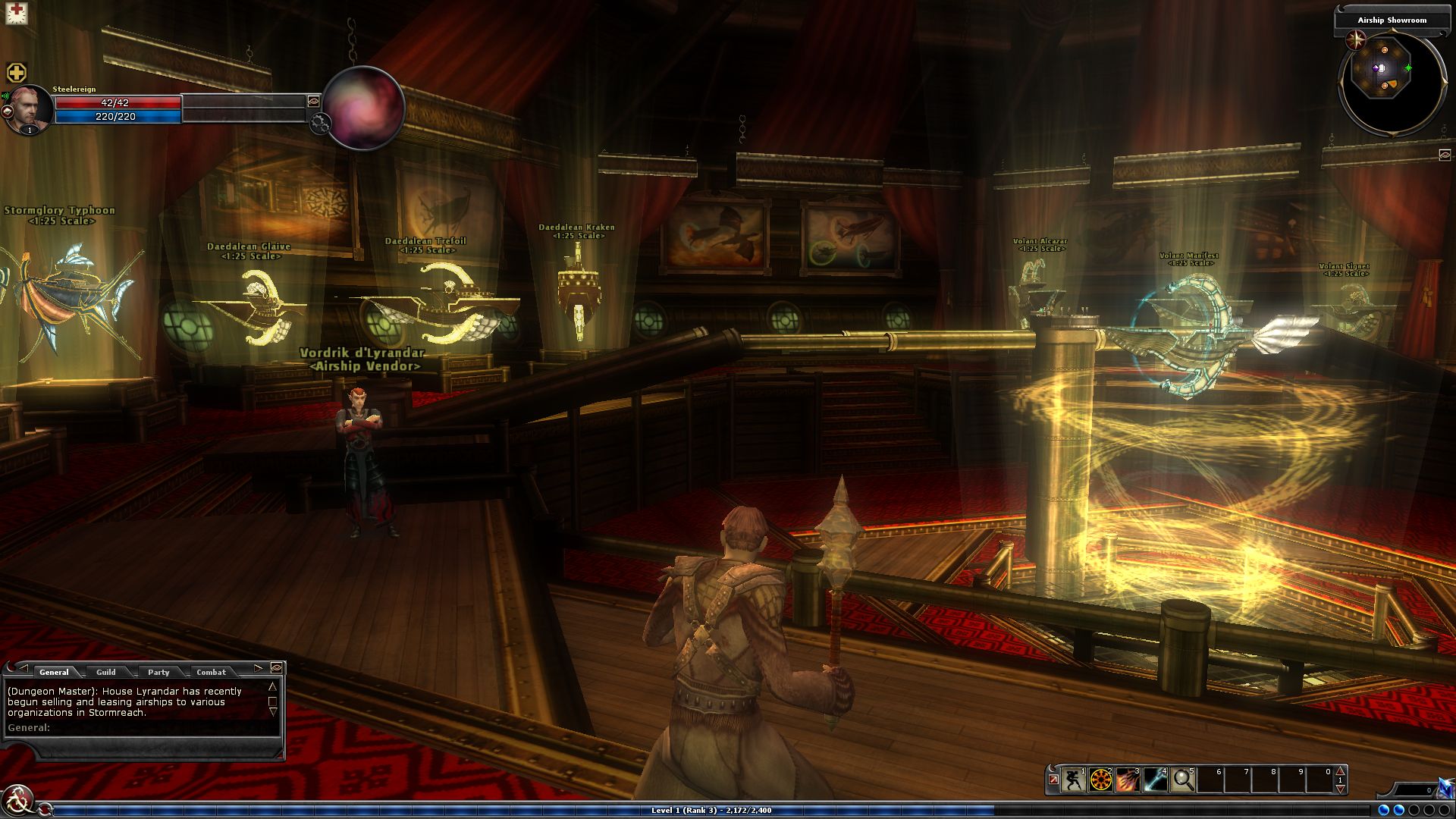Click the red cross rest-timer buff icon
This screenshot has width=1456, height=819.
pyautogui.click(x=16, y=13)
